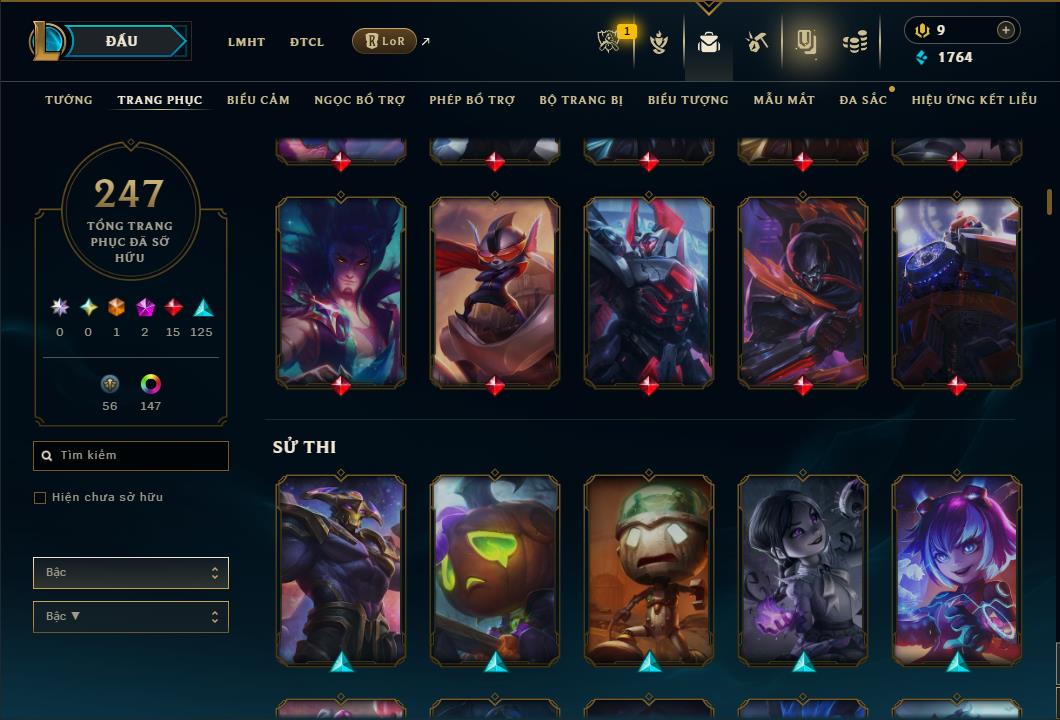1060x720 pixels.
Task: Switch to the ĐTCL game mode tab
Action: click(x=307, y=42)
